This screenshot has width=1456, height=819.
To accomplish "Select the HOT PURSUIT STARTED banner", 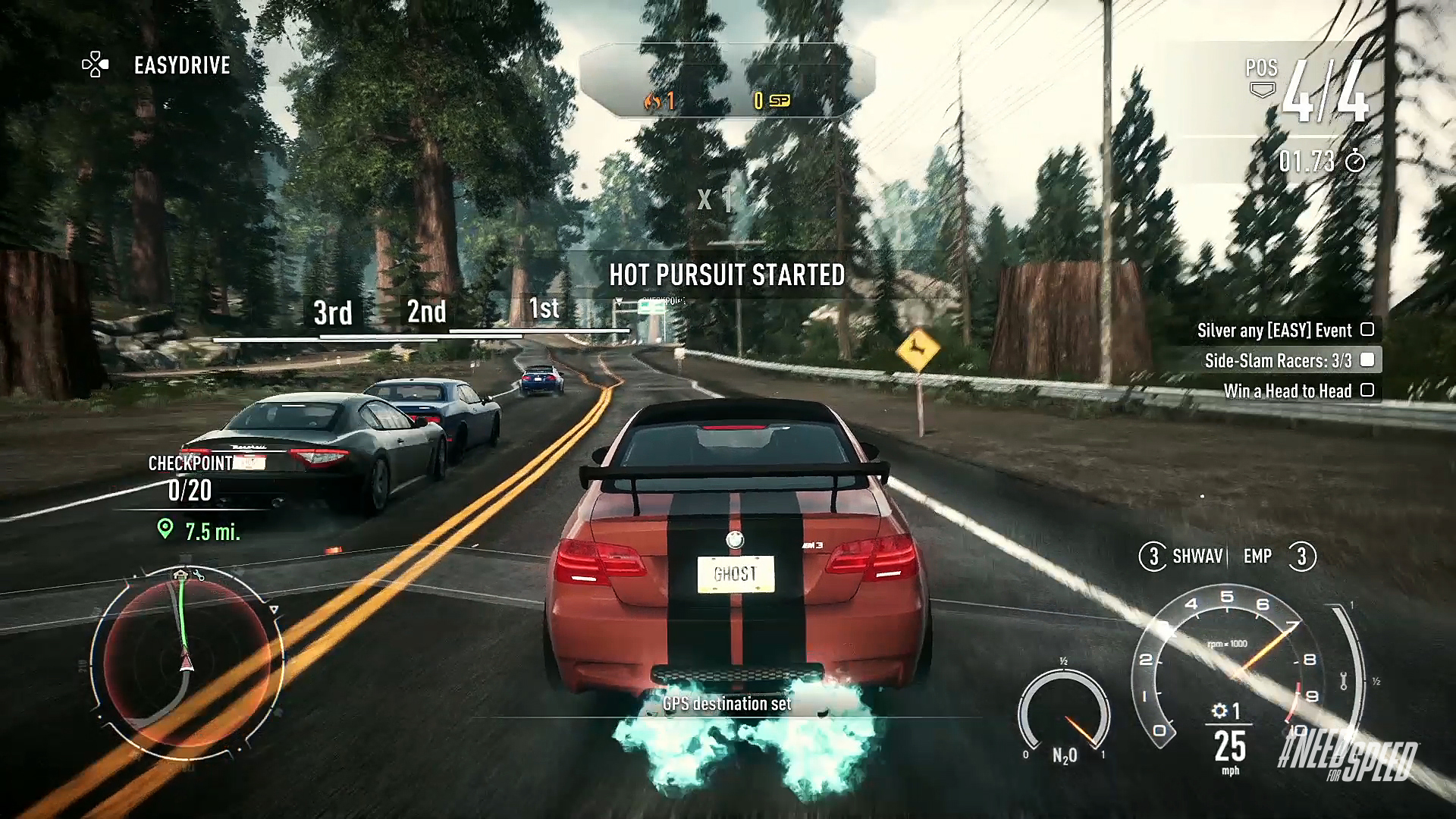I will [728, 276].
